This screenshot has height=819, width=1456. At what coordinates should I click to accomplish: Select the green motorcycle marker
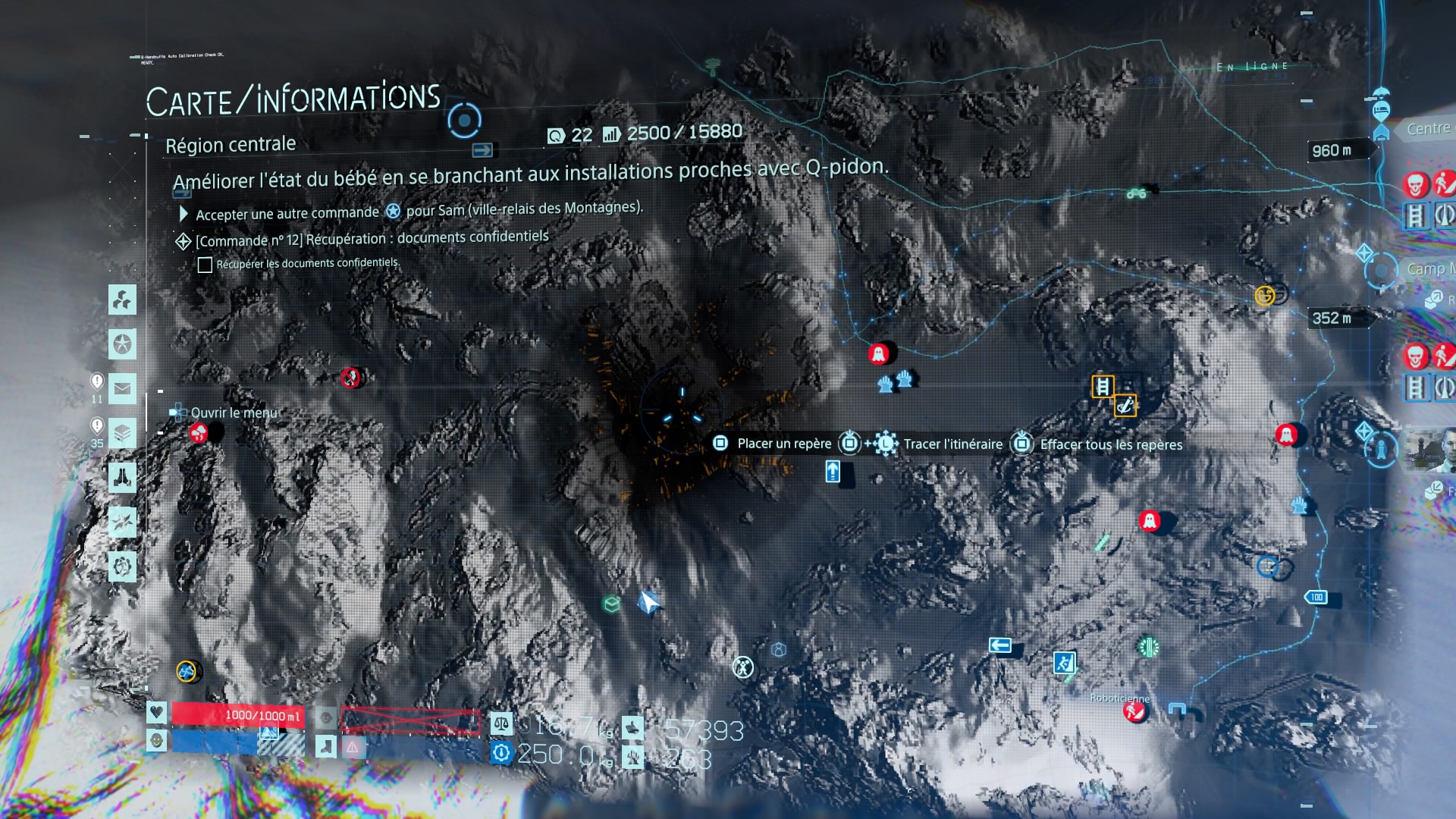pos(1136,193)
